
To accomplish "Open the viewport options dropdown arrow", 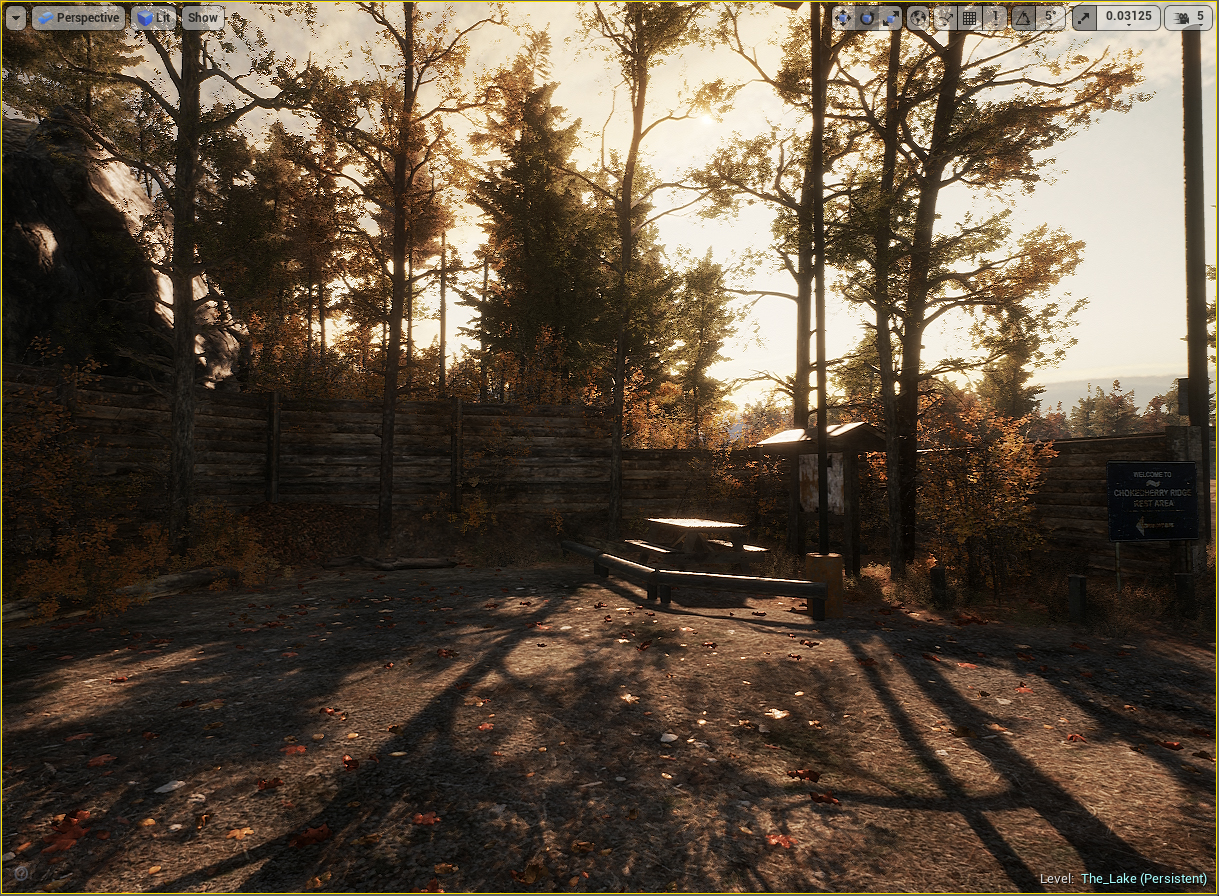I will (x=15, y=18).
